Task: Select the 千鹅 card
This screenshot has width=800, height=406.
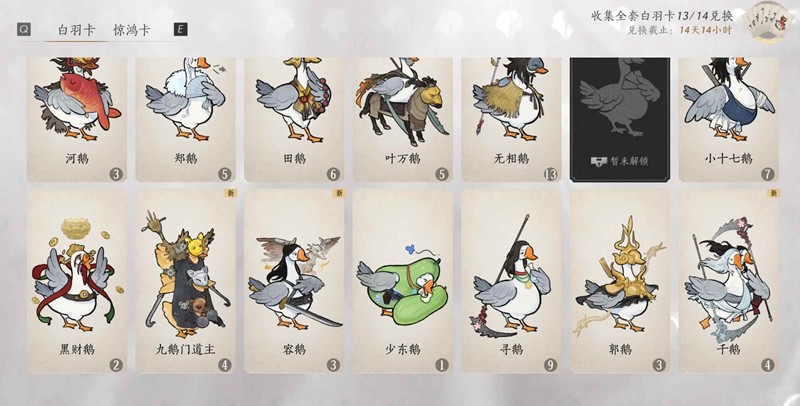Action: coord(728,280)
